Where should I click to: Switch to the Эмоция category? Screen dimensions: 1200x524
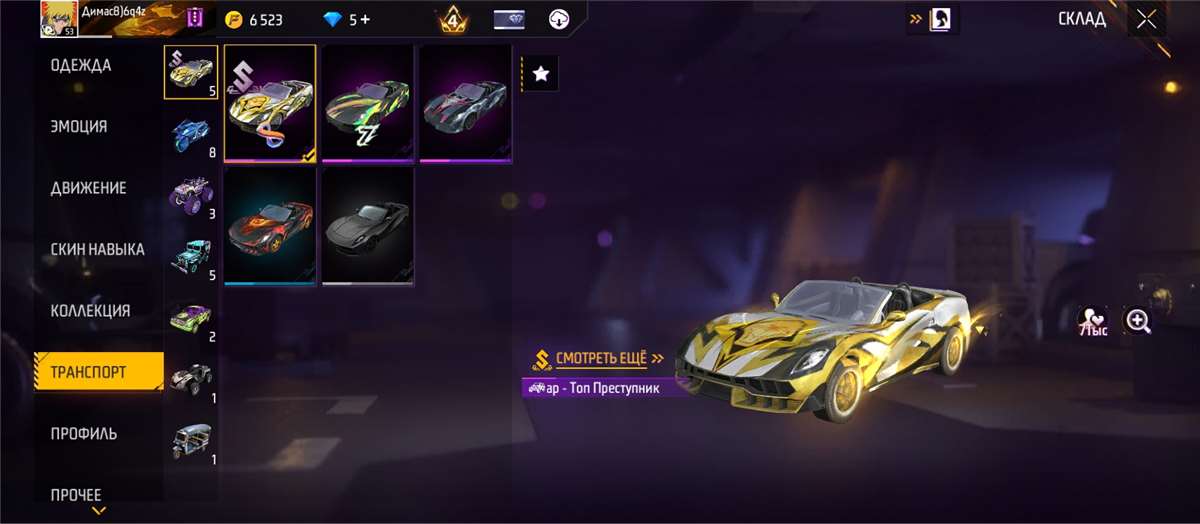[x=79, y=127]
